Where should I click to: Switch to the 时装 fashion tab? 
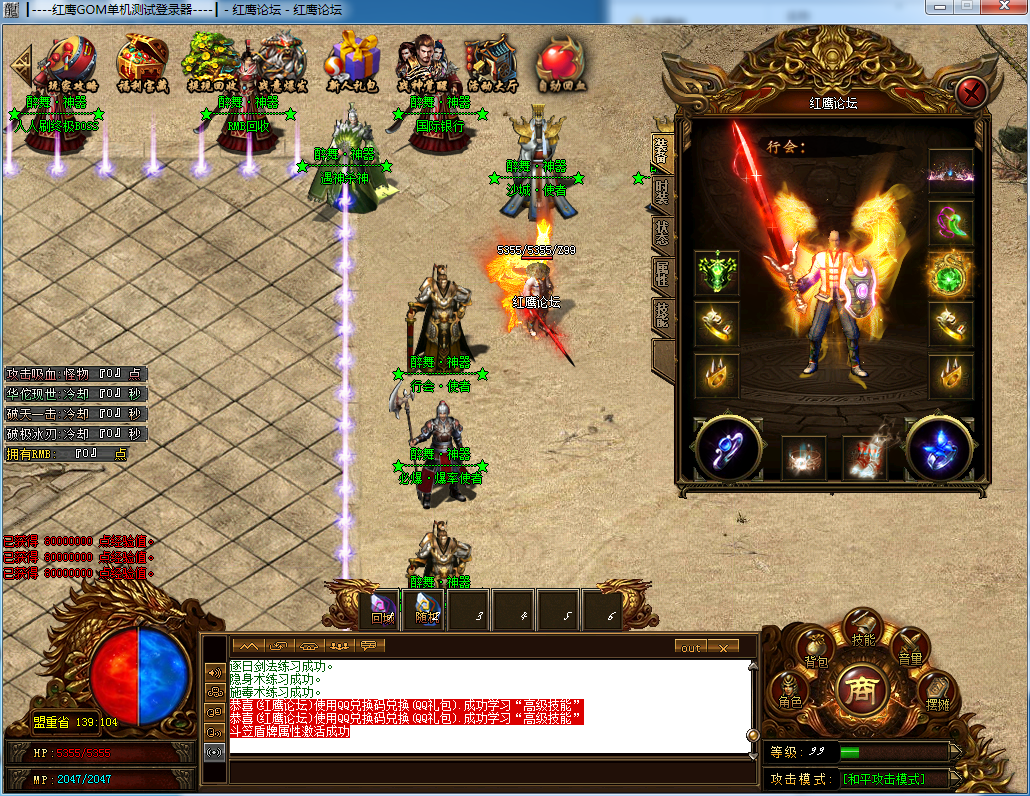click(662, 190)
